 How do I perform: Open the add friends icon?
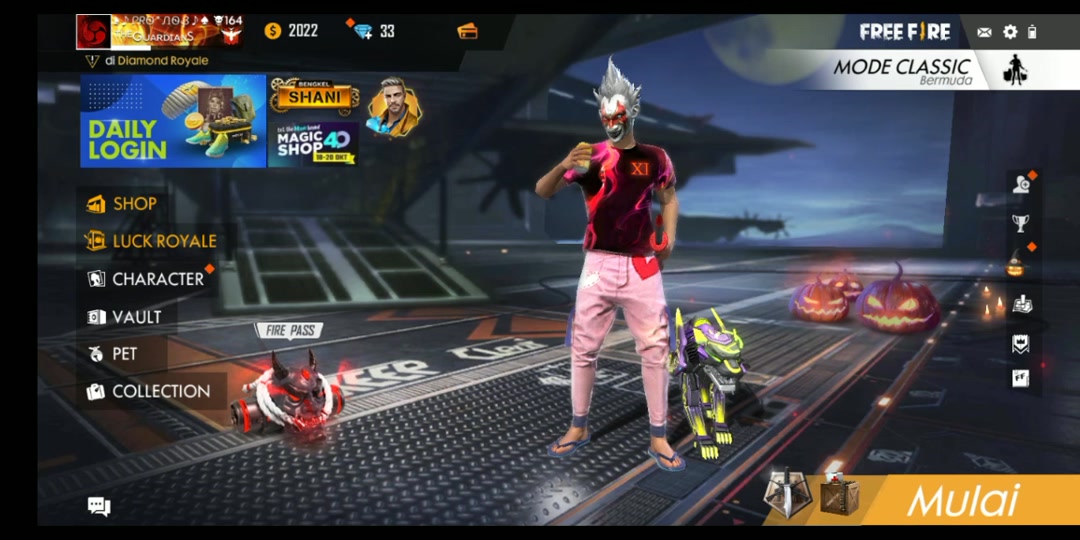(1021, 184)
